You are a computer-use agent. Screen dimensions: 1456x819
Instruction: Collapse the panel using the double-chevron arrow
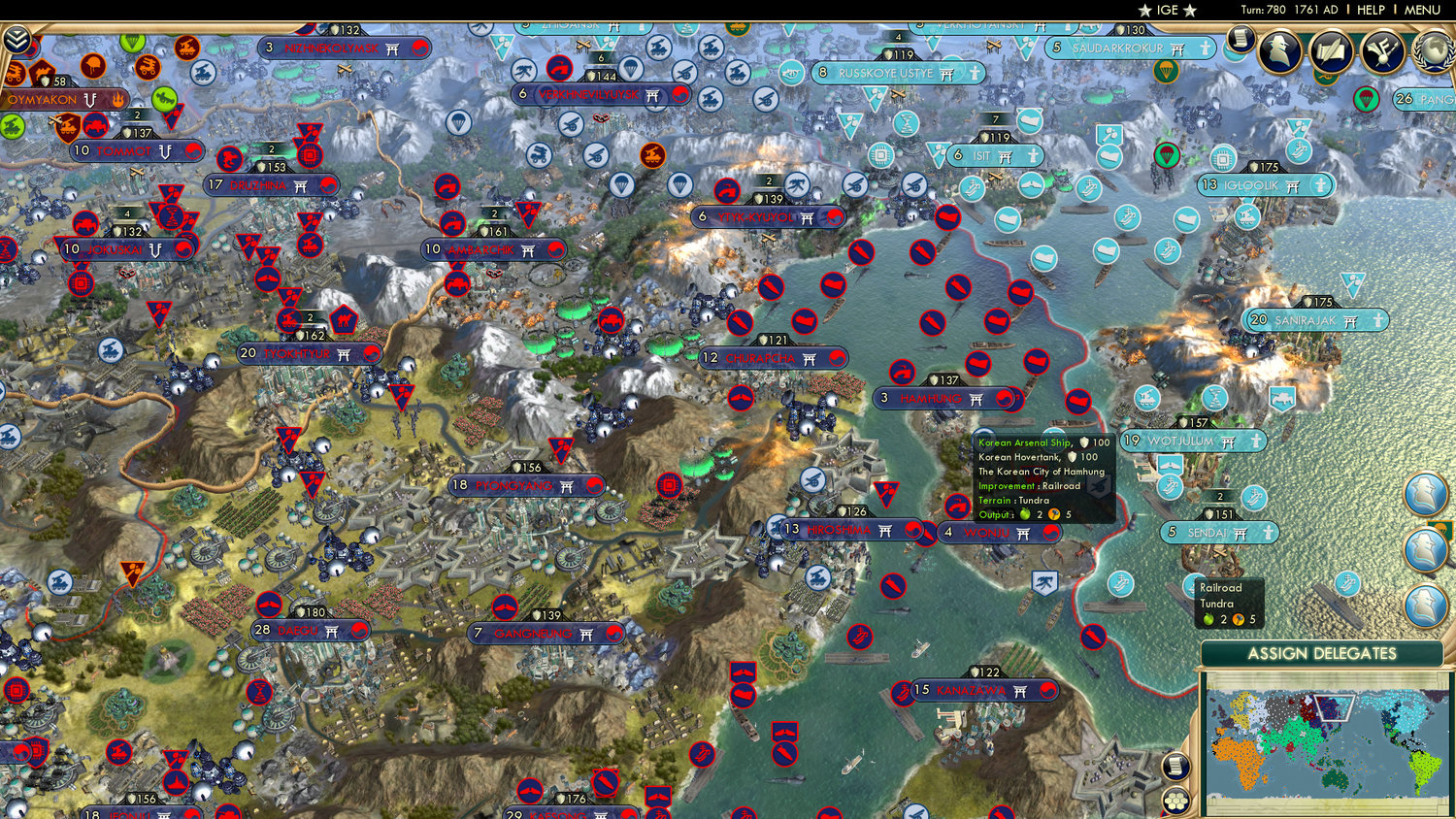17,39
